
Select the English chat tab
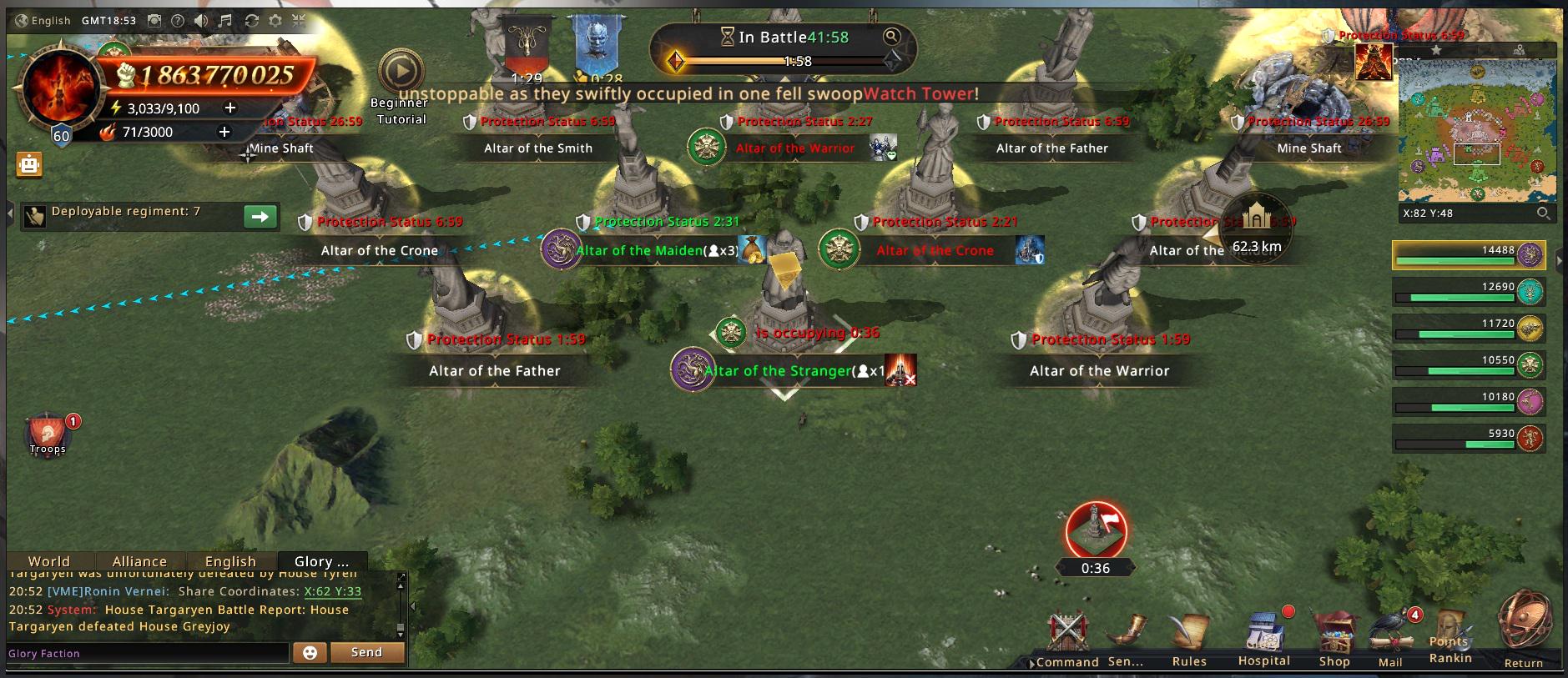point(230,561)
